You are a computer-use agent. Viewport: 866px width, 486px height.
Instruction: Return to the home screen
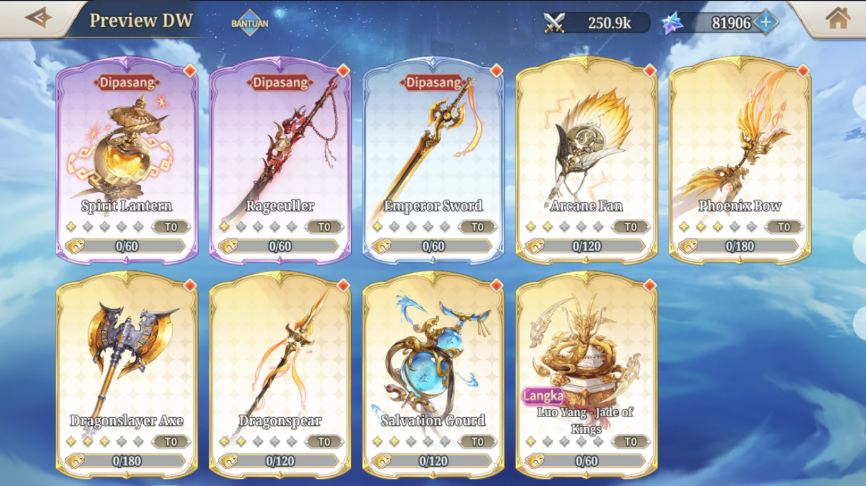click(x=838, y=18)
